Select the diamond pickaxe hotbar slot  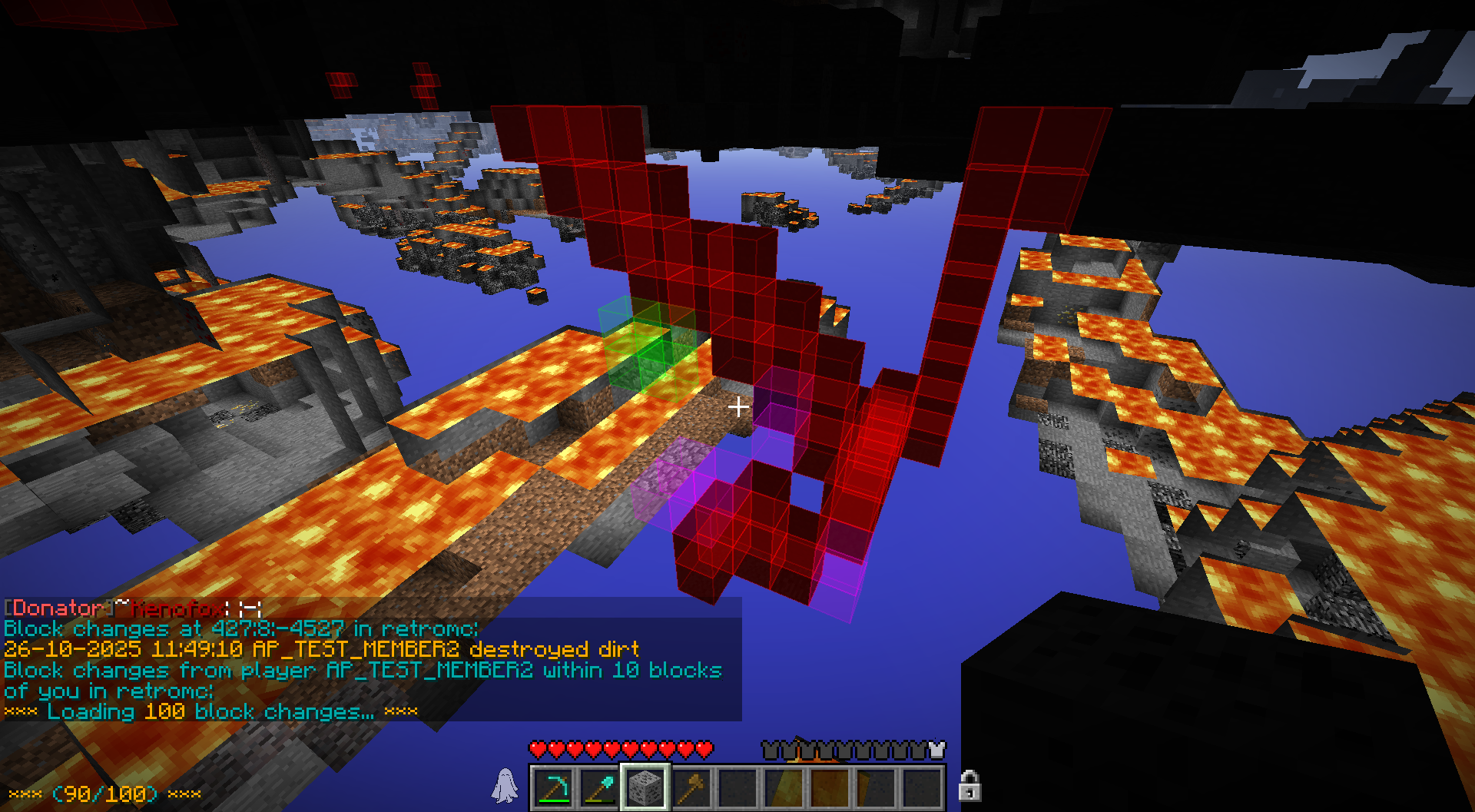tap(553, 787)
